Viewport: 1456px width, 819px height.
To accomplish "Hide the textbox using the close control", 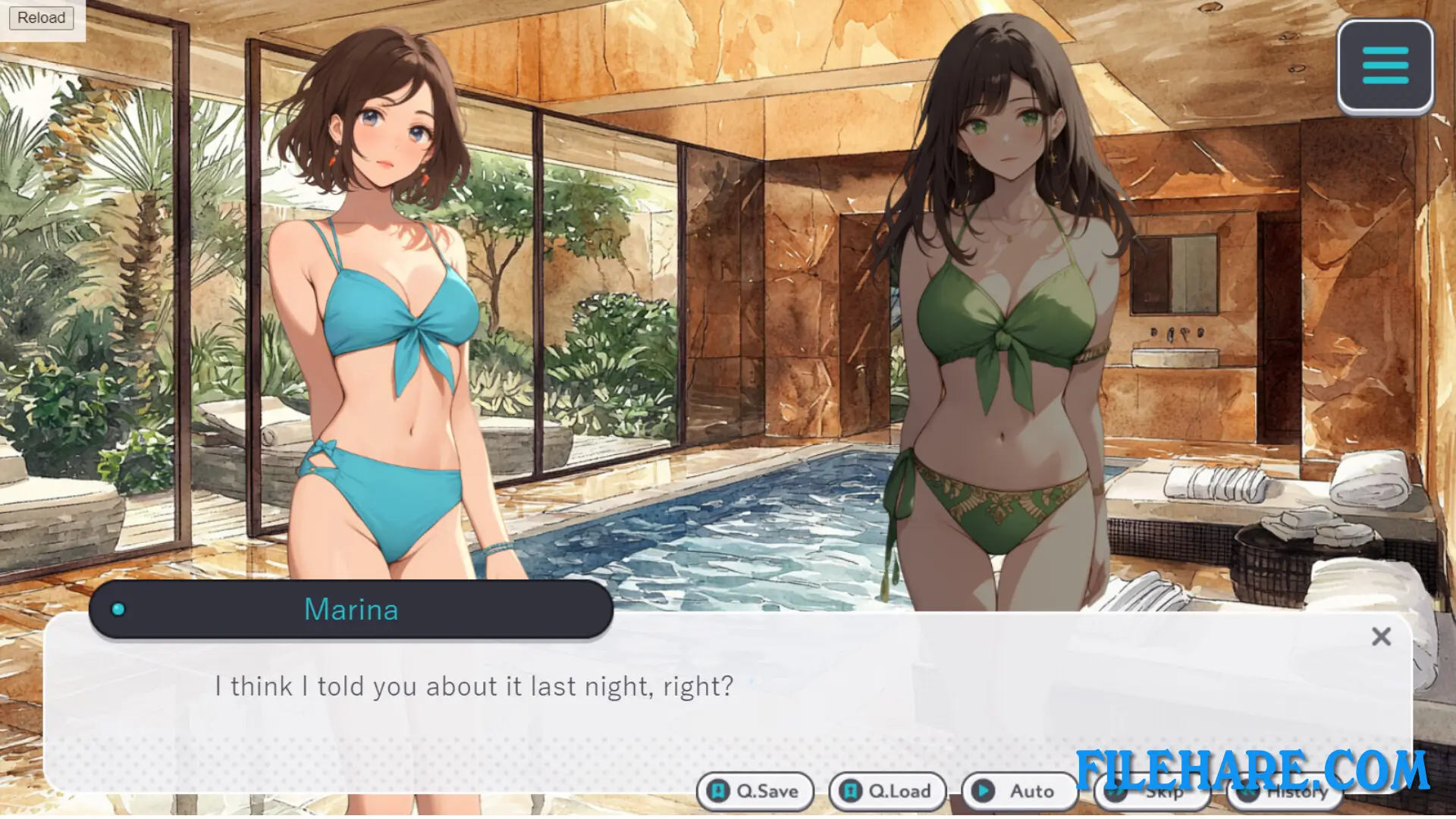I will tap(1382, 637).
